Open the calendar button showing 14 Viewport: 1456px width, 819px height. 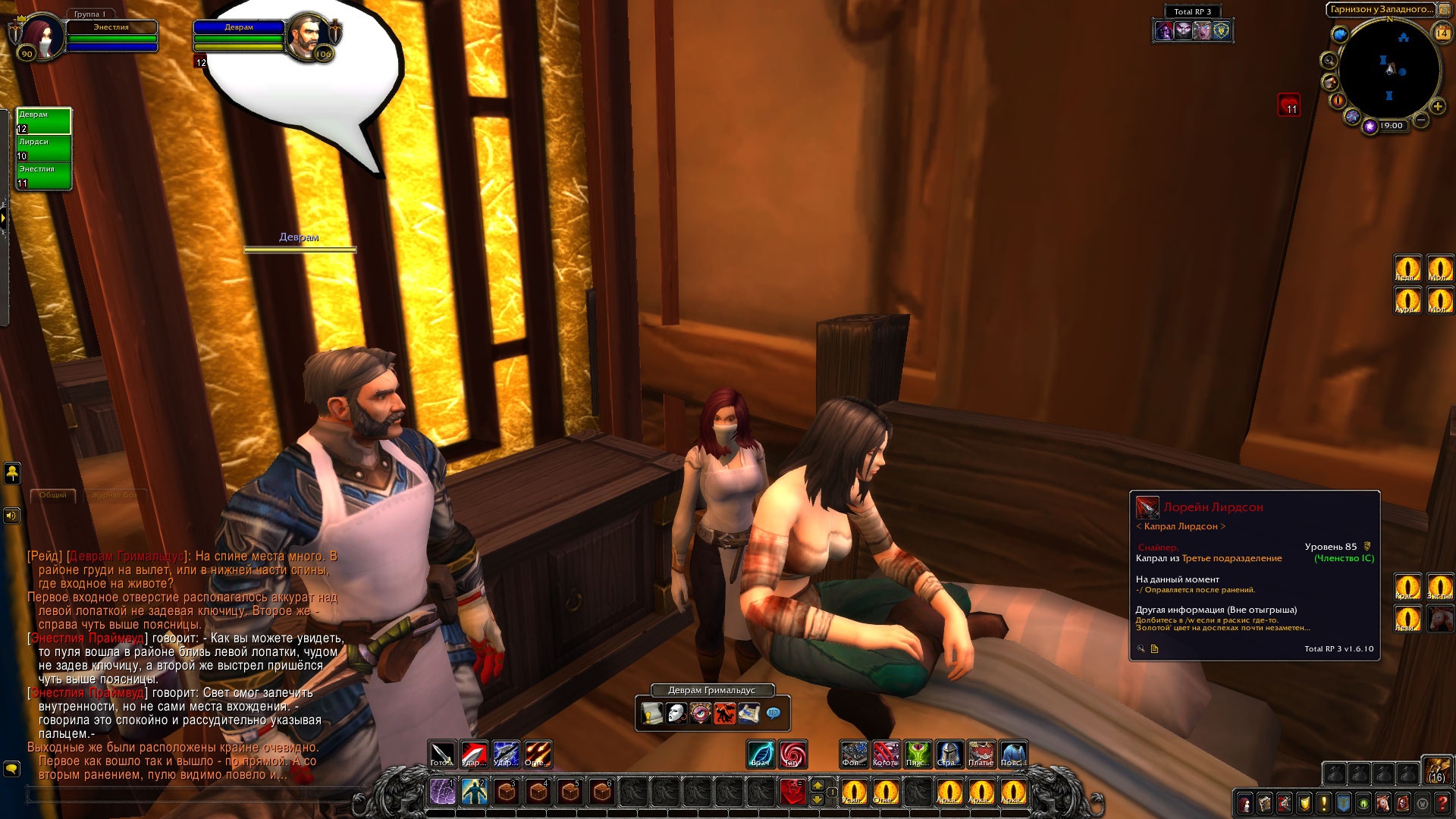click(x=1442, y=33)
